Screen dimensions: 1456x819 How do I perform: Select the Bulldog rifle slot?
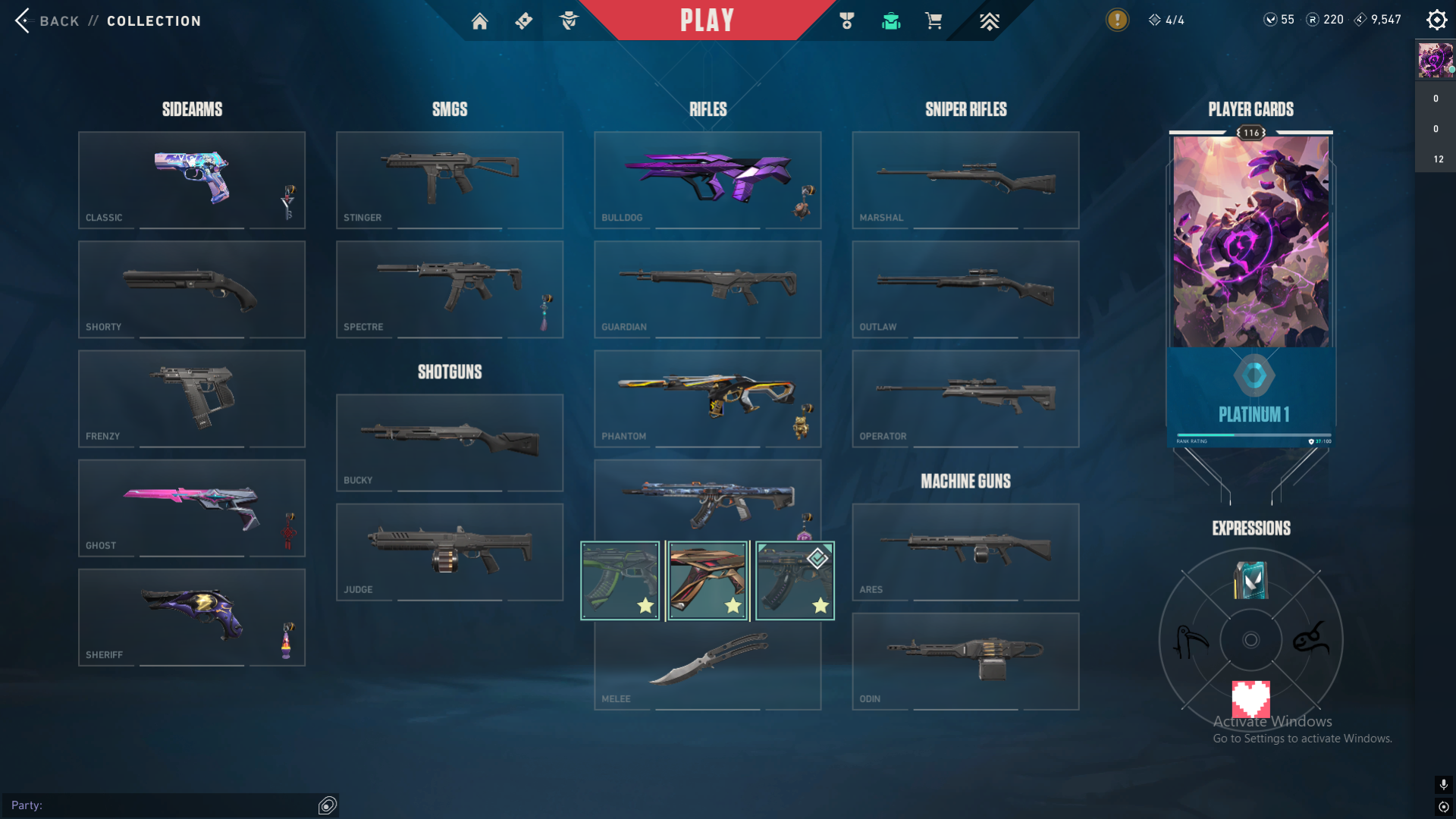coord(708,180)
